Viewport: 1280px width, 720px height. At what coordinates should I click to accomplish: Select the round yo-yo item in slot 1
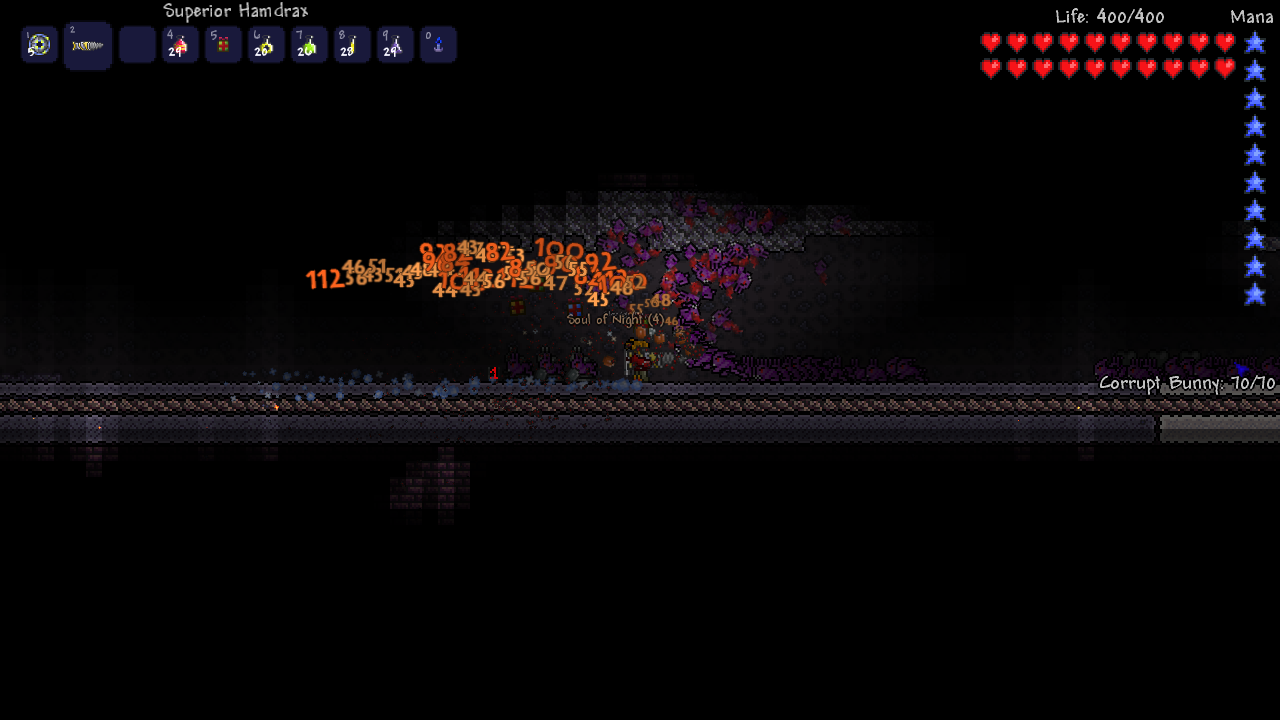[39, 45]
